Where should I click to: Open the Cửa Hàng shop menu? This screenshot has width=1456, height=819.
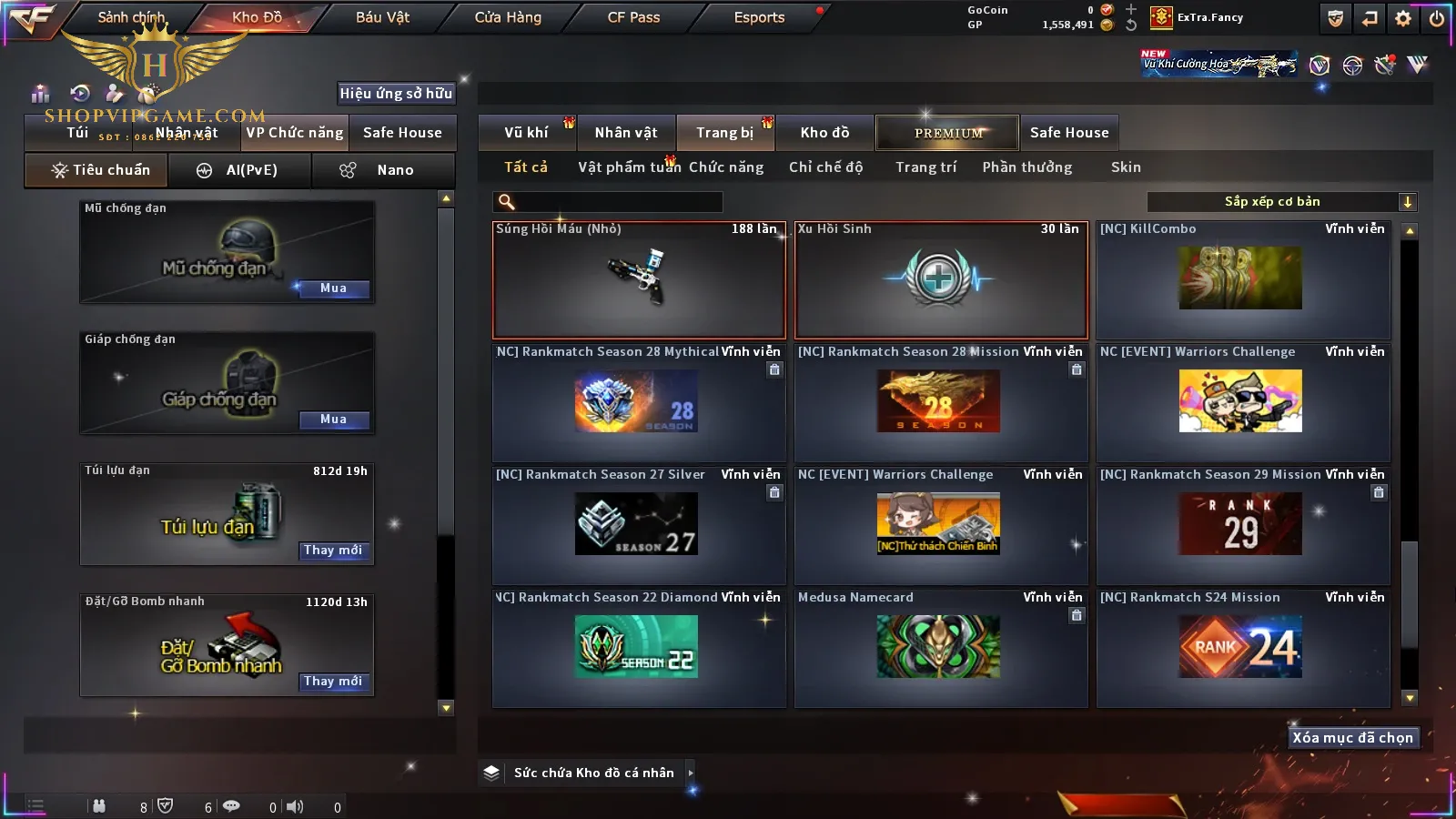[508, 17]
